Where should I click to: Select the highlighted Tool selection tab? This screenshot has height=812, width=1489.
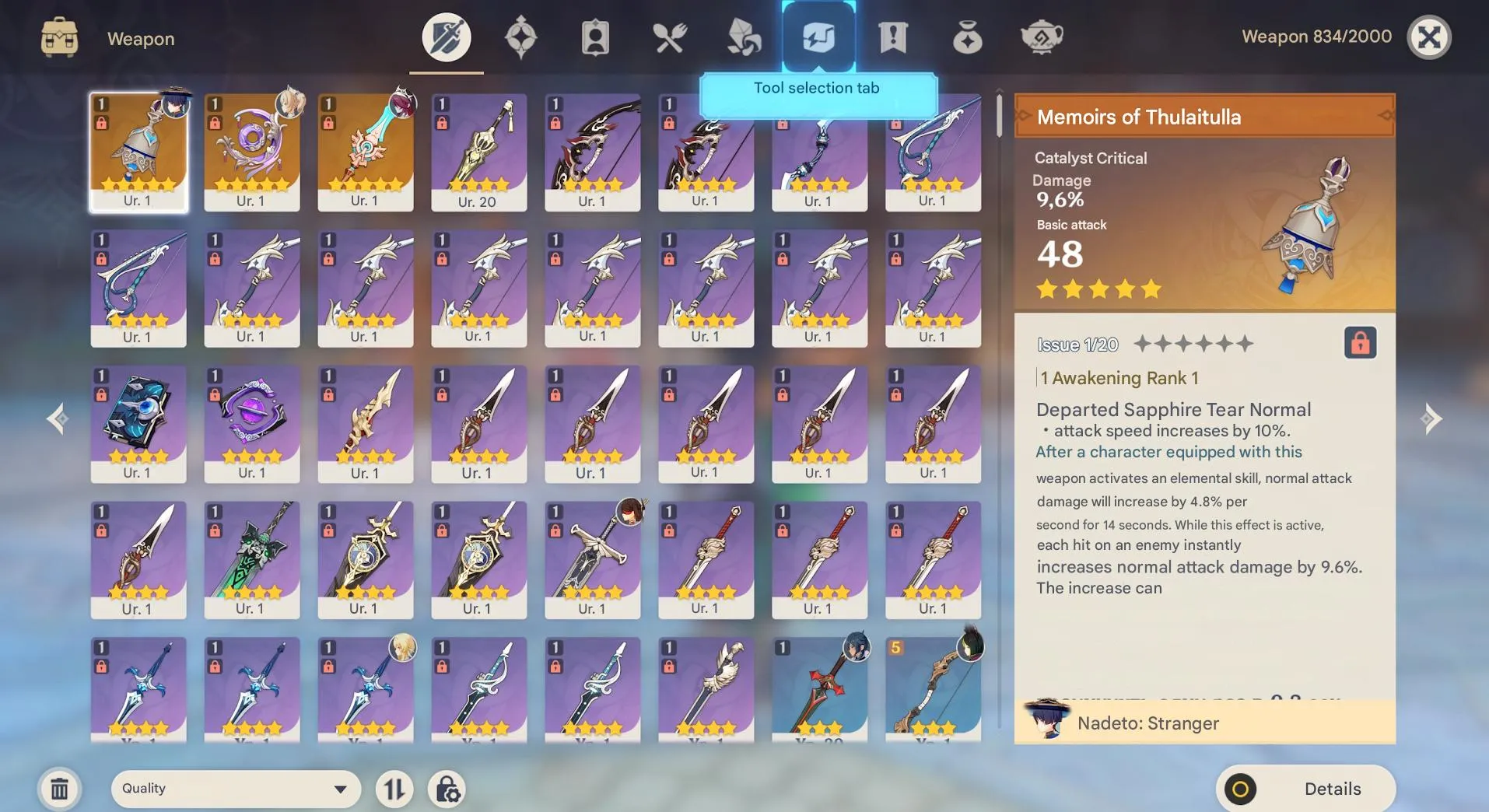click(x=819, y=35)
